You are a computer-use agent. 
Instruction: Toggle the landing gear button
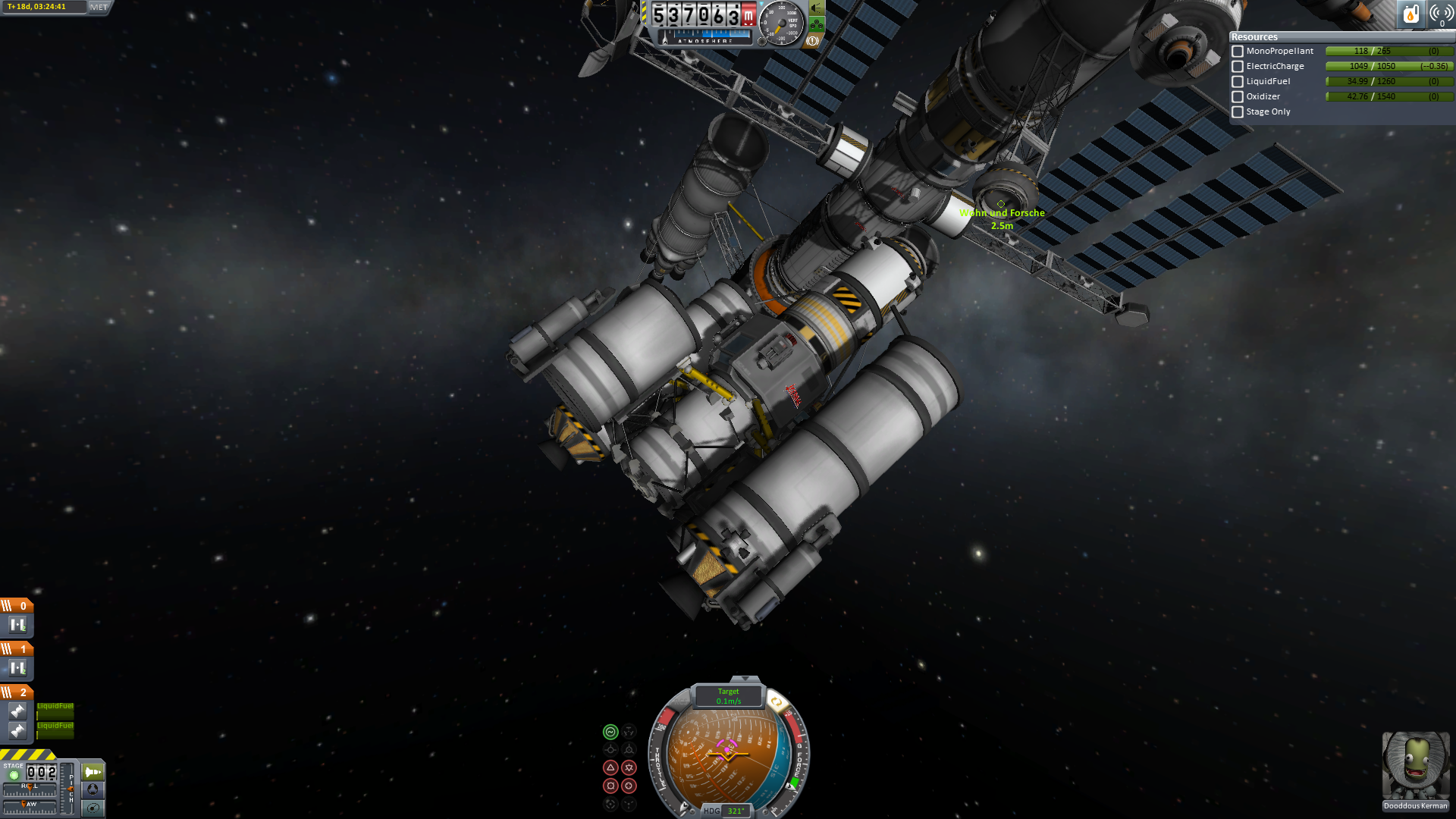coord(817,24)
